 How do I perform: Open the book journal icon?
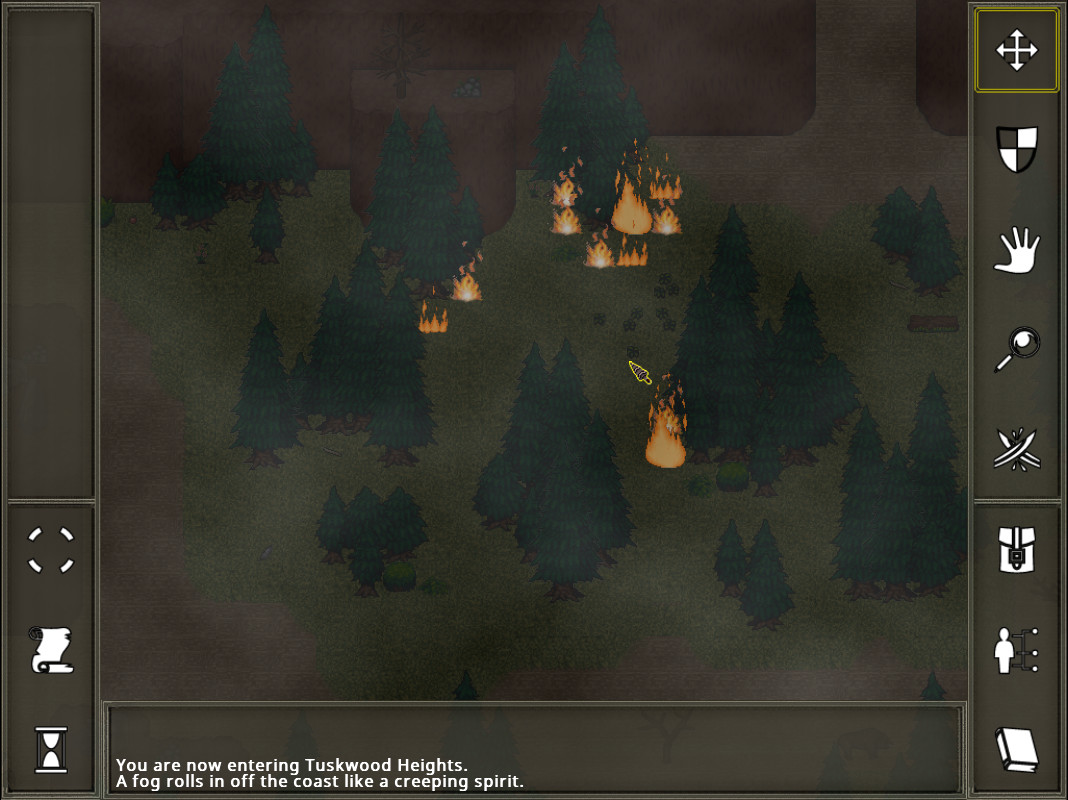(1016, 749)
